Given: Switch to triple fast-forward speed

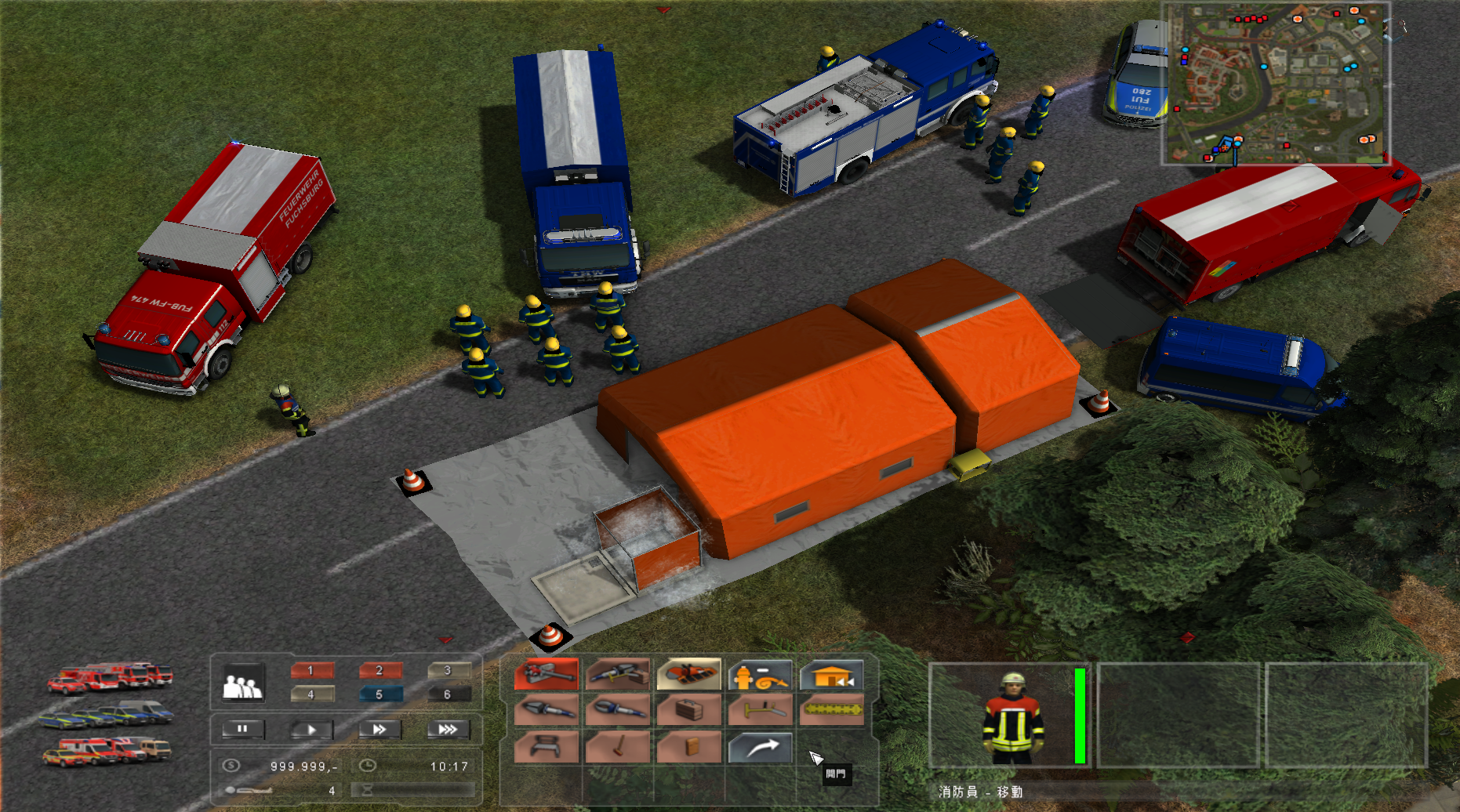Looking at the screenshot, I should [x=448, y=730].
